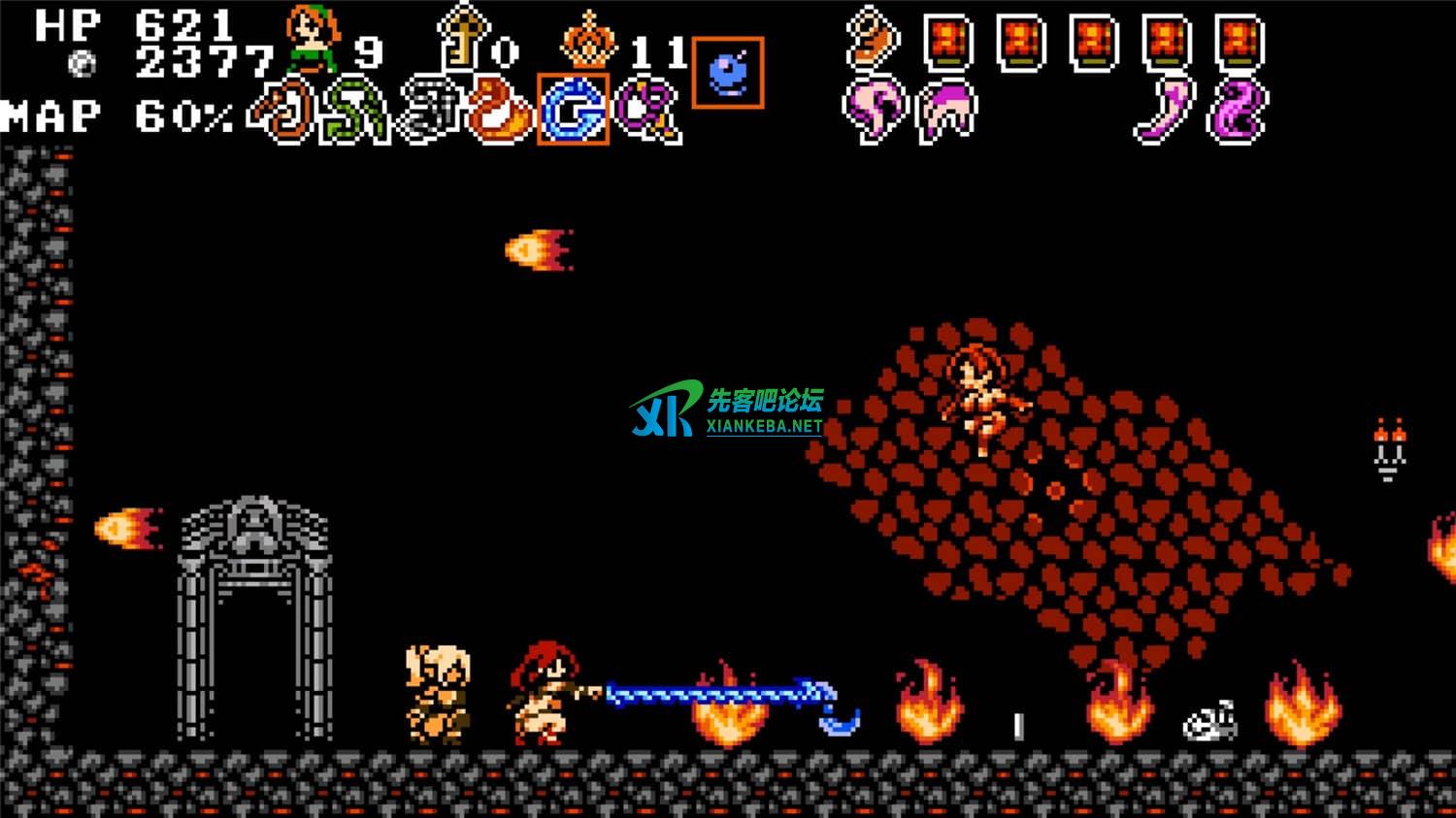The height and width of the screenshot is (818, 1456).
Task: Select the pink claw hand relic icon
Action: (946, 111)
